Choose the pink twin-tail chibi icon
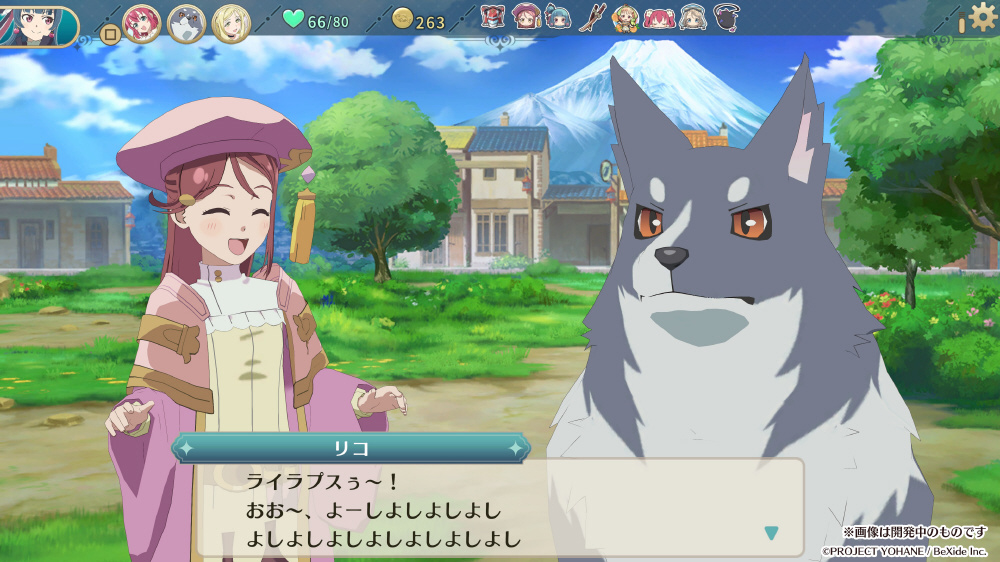Image resolution: width=1000 pixels, height=562 pixels. pyautogui.click(x=658, y=16)
